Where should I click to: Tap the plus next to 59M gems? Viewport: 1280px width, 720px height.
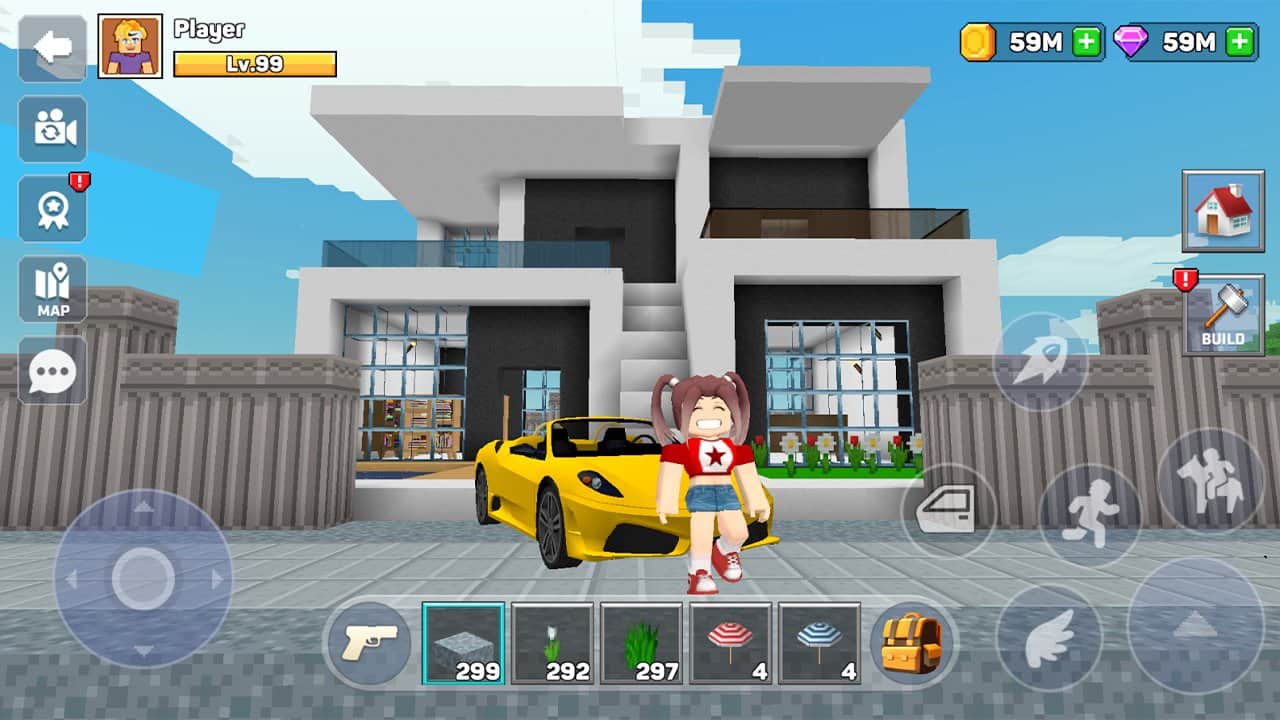[x=1239, y=43]
